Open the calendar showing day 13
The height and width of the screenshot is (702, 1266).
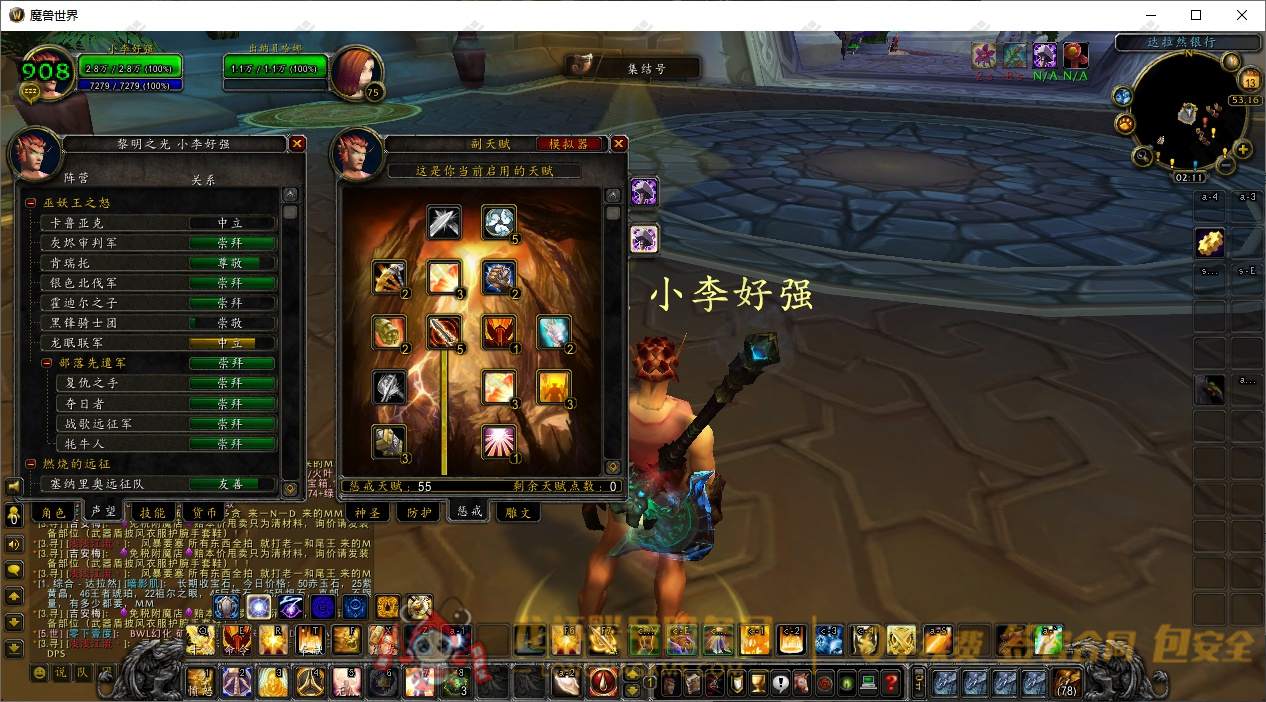[1249, 81]
